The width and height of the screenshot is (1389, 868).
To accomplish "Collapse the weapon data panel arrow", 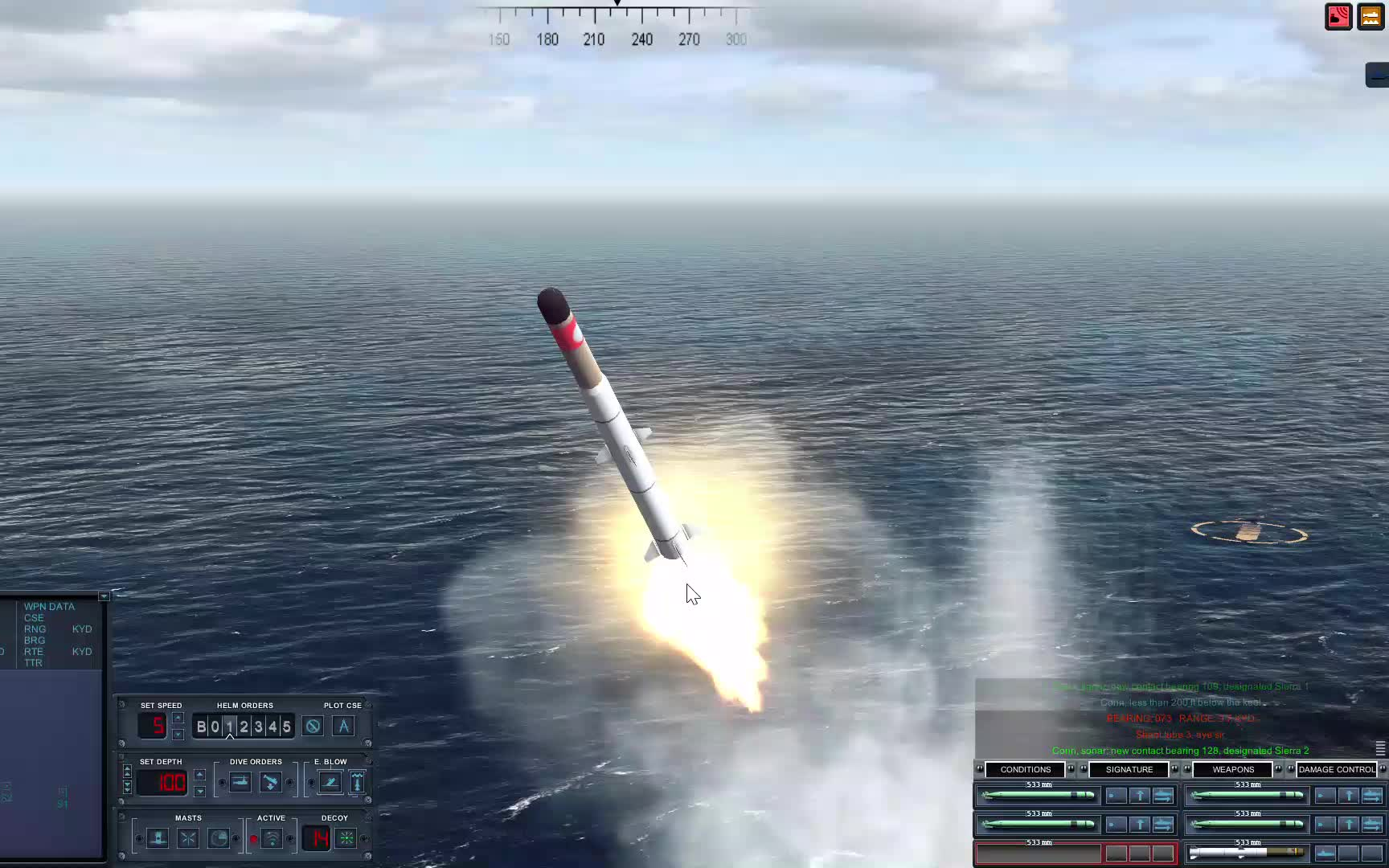I will tap(104, 596).
